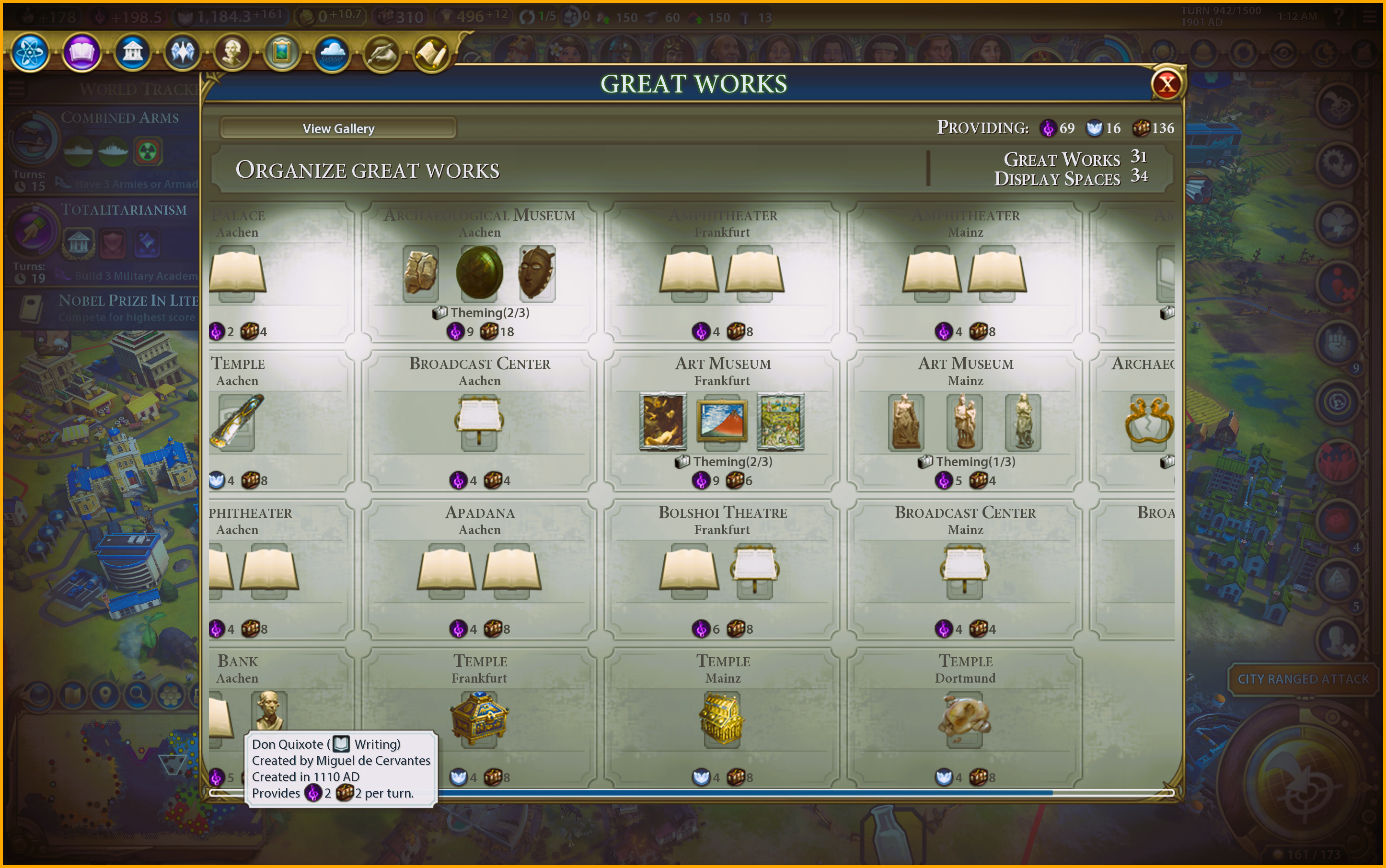Select the bust sculpture in Aachen Bank
Screen dimensions: 1386x868
269,711
